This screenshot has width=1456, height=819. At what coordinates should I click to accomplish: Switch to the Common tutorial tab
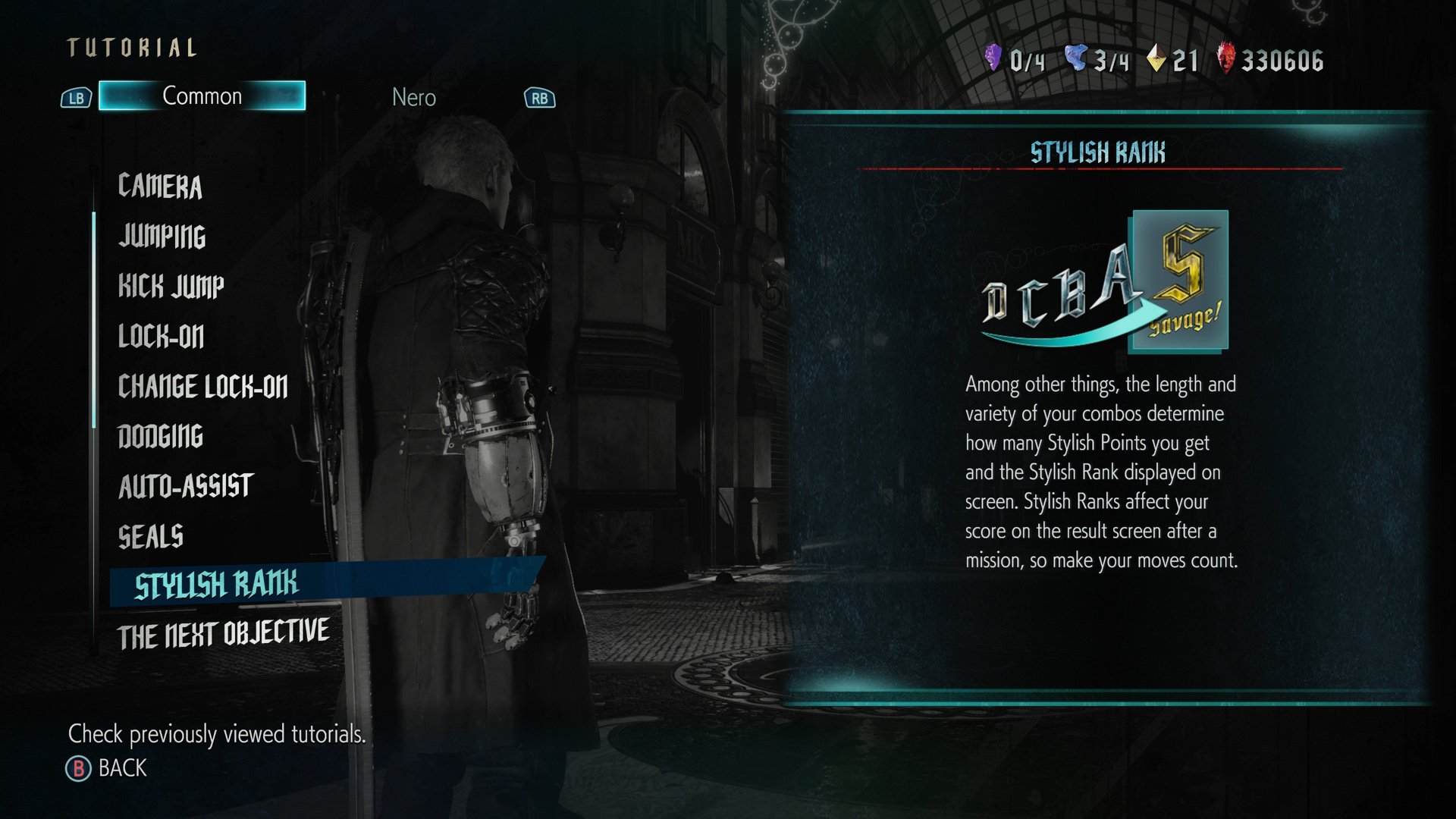[x=202, y=96]
